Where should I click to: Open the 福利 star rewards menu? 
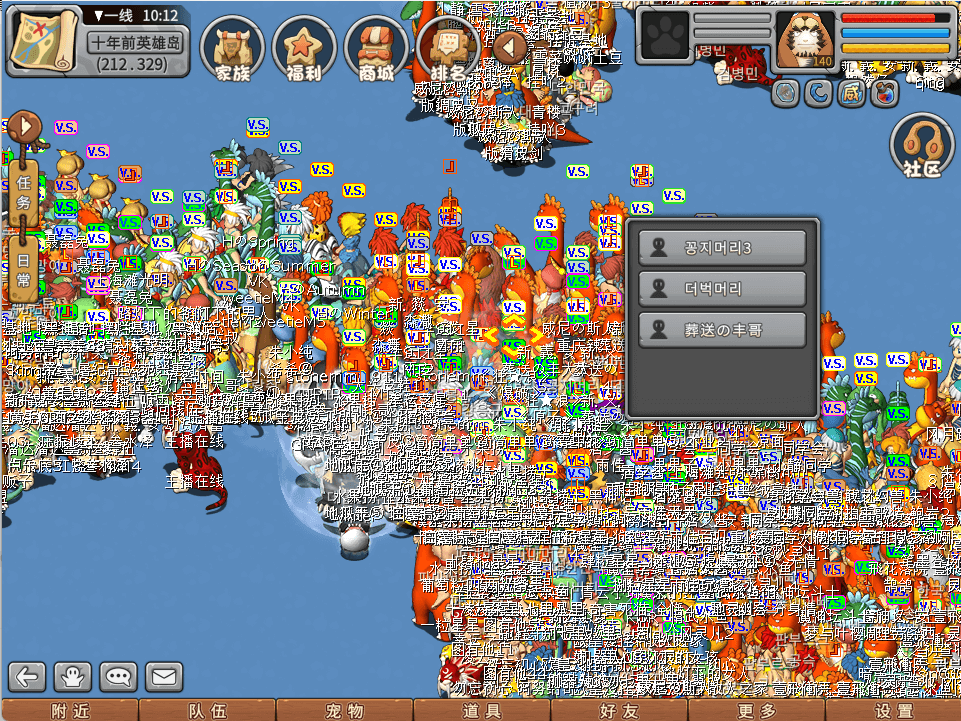point(304,49)
